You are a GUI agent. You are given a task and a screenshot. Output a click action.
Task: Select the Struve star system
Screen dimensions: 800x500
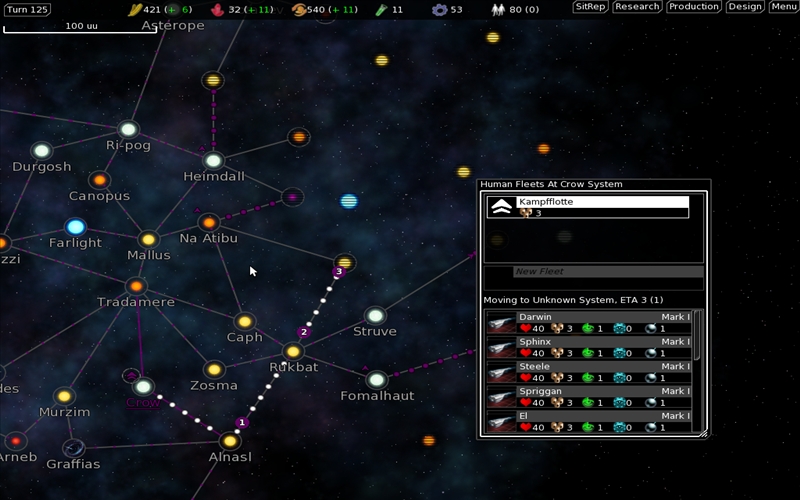[375, 316]
